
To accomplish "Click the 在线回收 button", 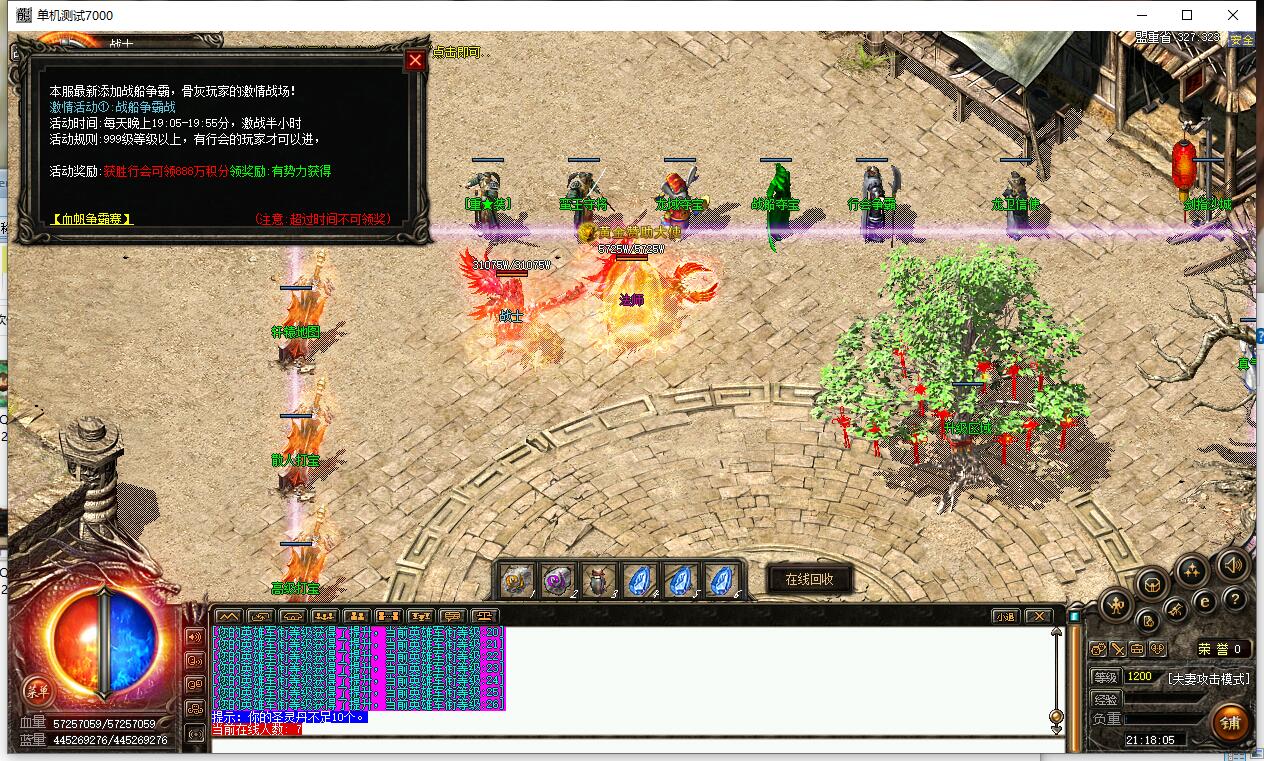I will pos(809,579).
